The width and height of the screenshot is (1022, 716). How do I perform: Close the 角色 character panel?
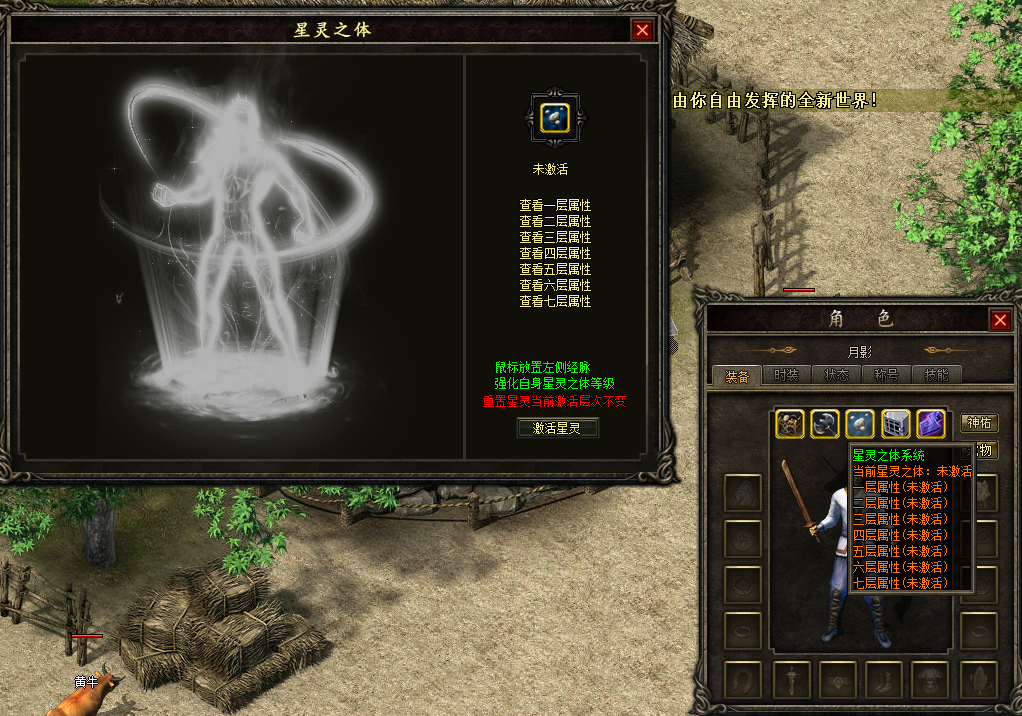[999, 320]
